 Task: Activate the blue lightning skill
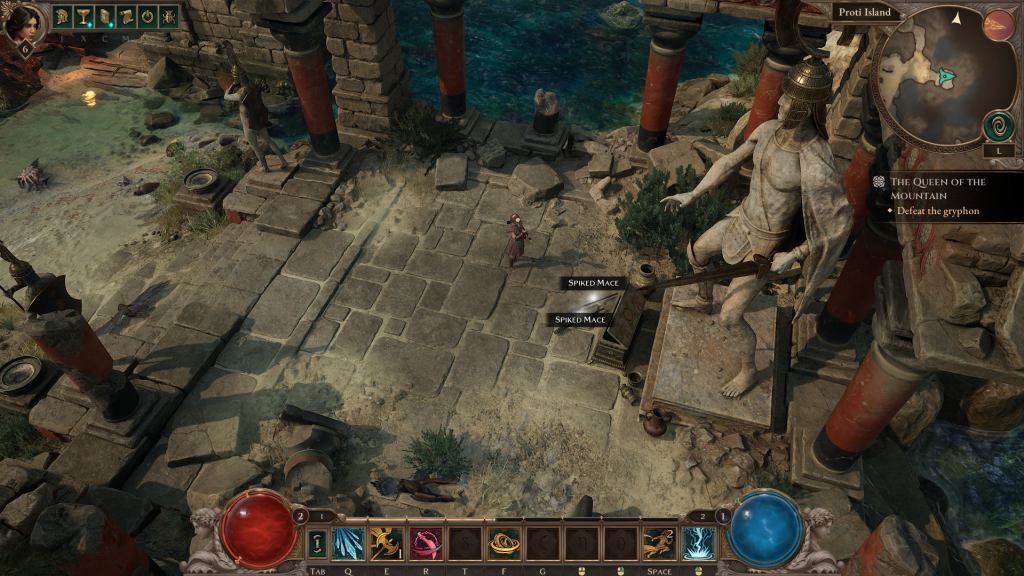698,543
